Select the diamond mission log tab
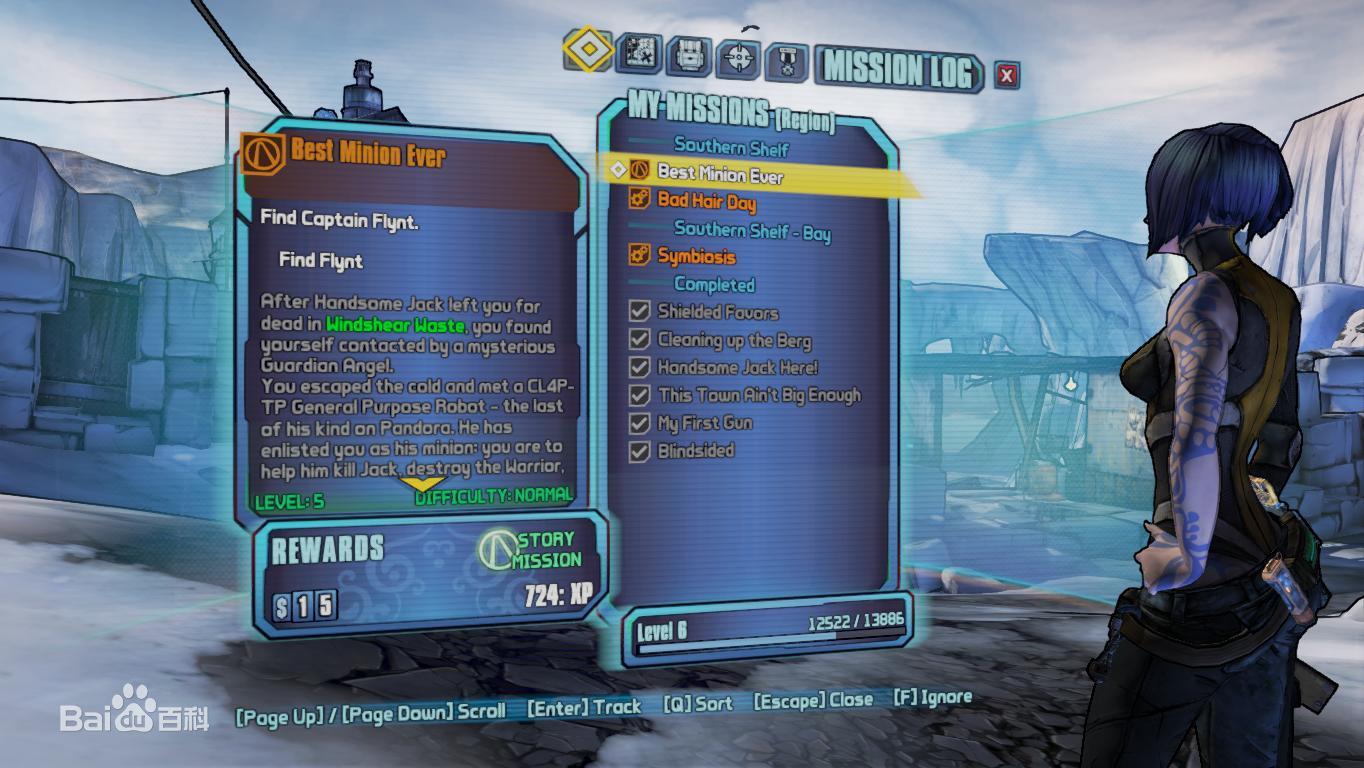1364x768 pixels. click(587, 49)
